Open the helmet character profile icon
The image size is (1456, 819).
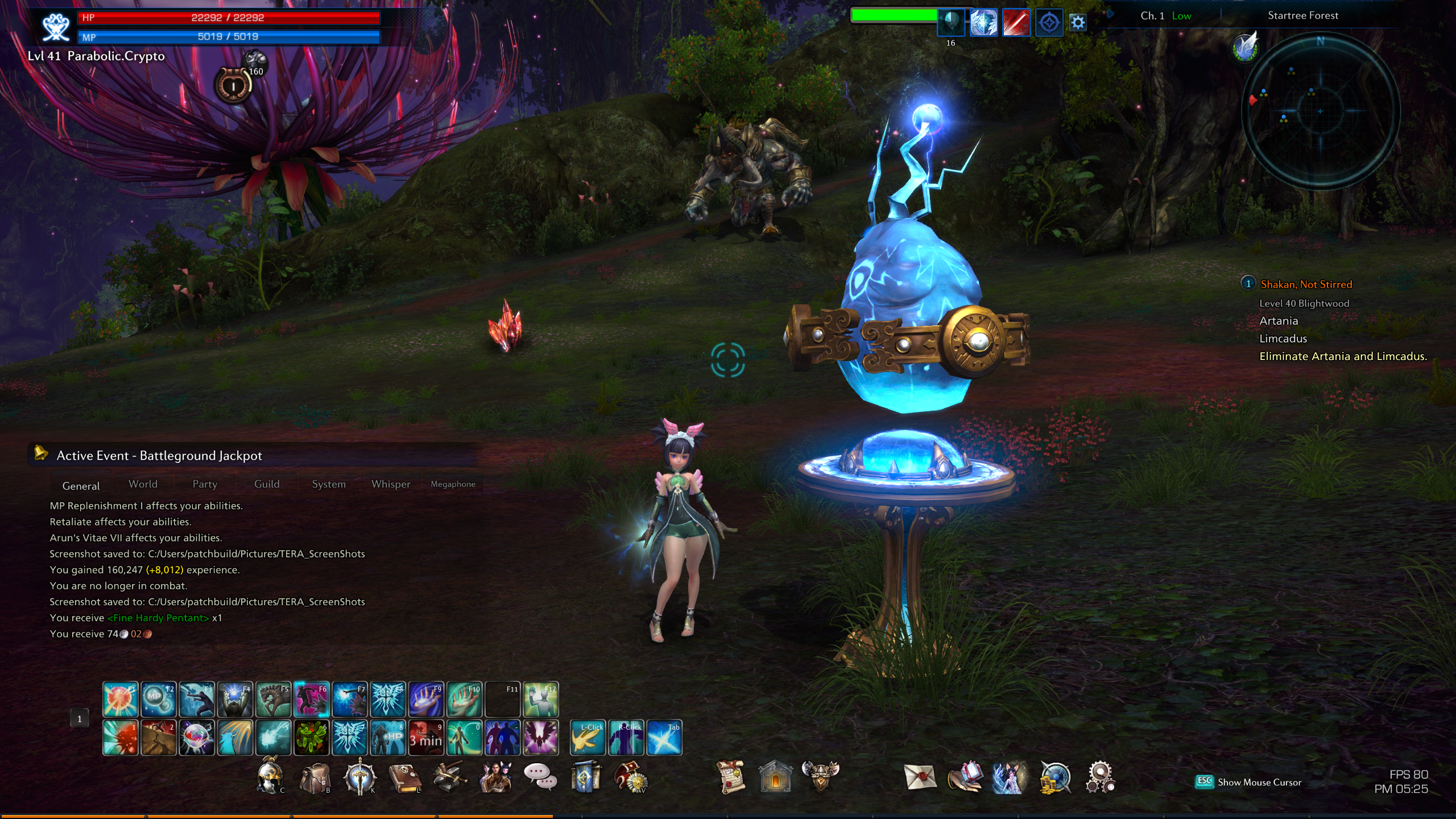[269, 776]
